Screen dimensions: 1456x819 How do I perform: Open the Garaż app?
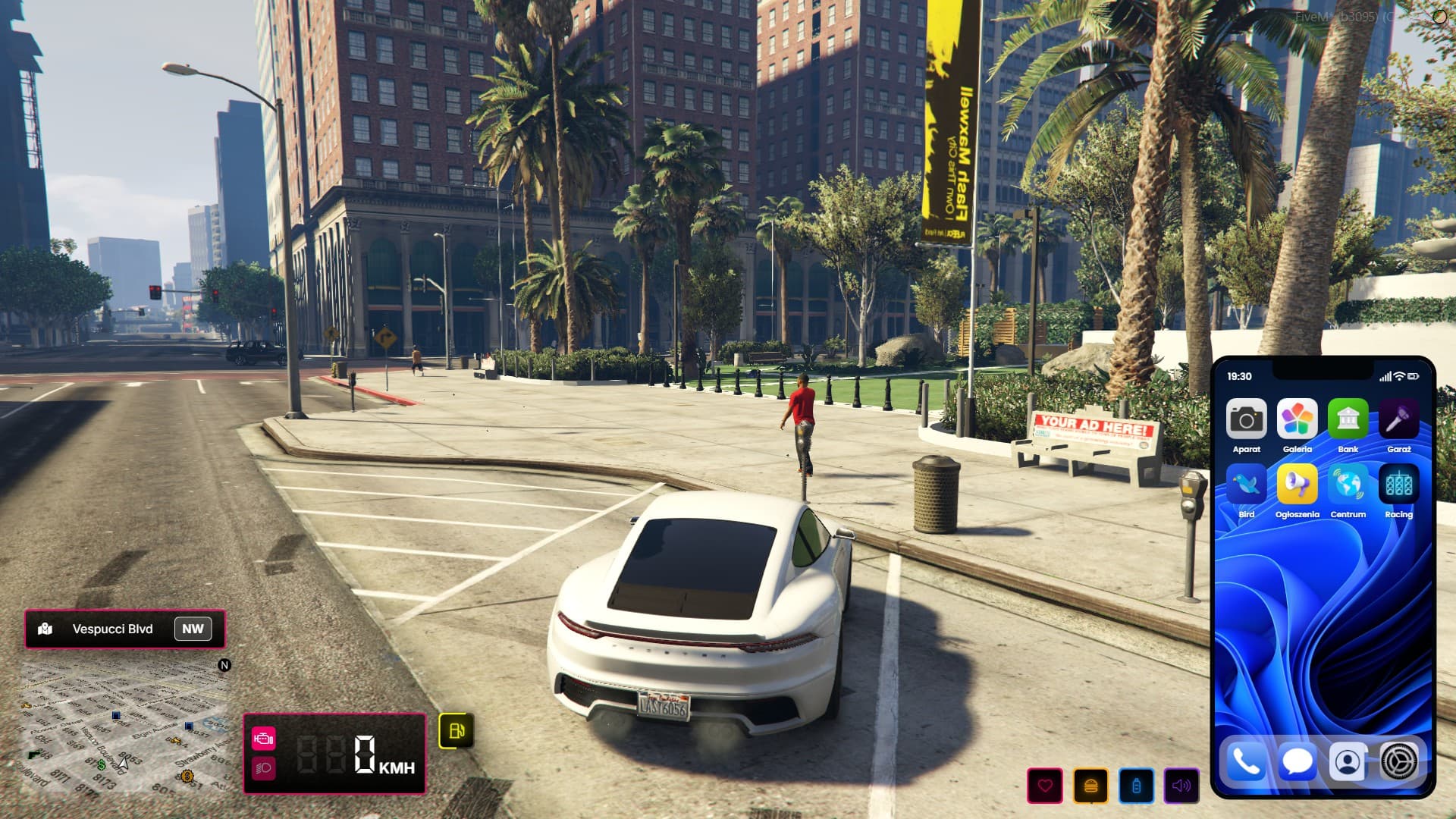tap(1398, 419)
